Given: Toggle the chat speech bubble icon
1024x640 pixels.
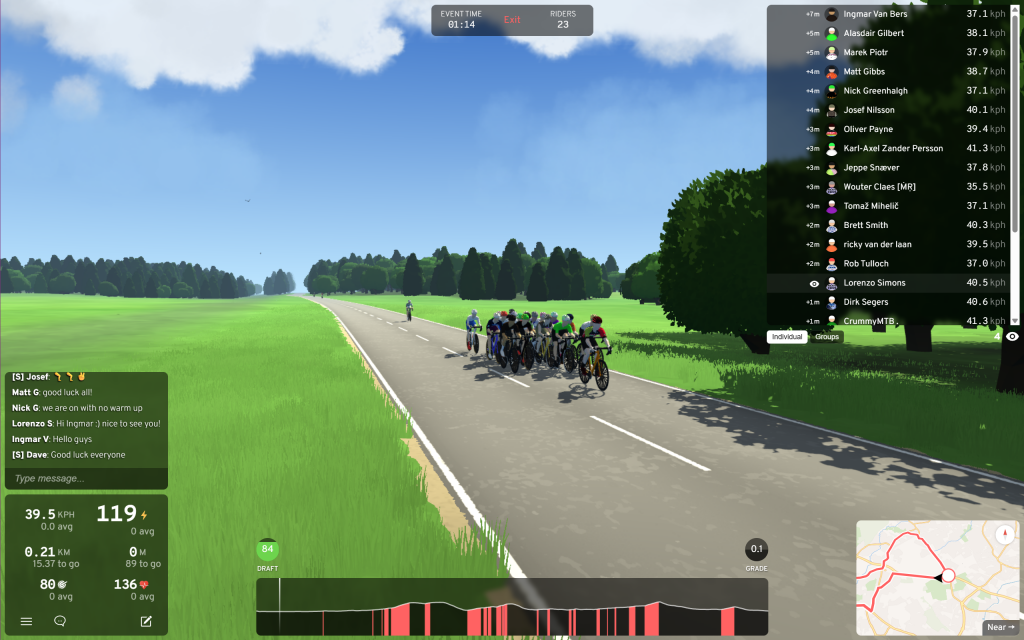Looking at the screenshot, I should (x=60, y=621).
